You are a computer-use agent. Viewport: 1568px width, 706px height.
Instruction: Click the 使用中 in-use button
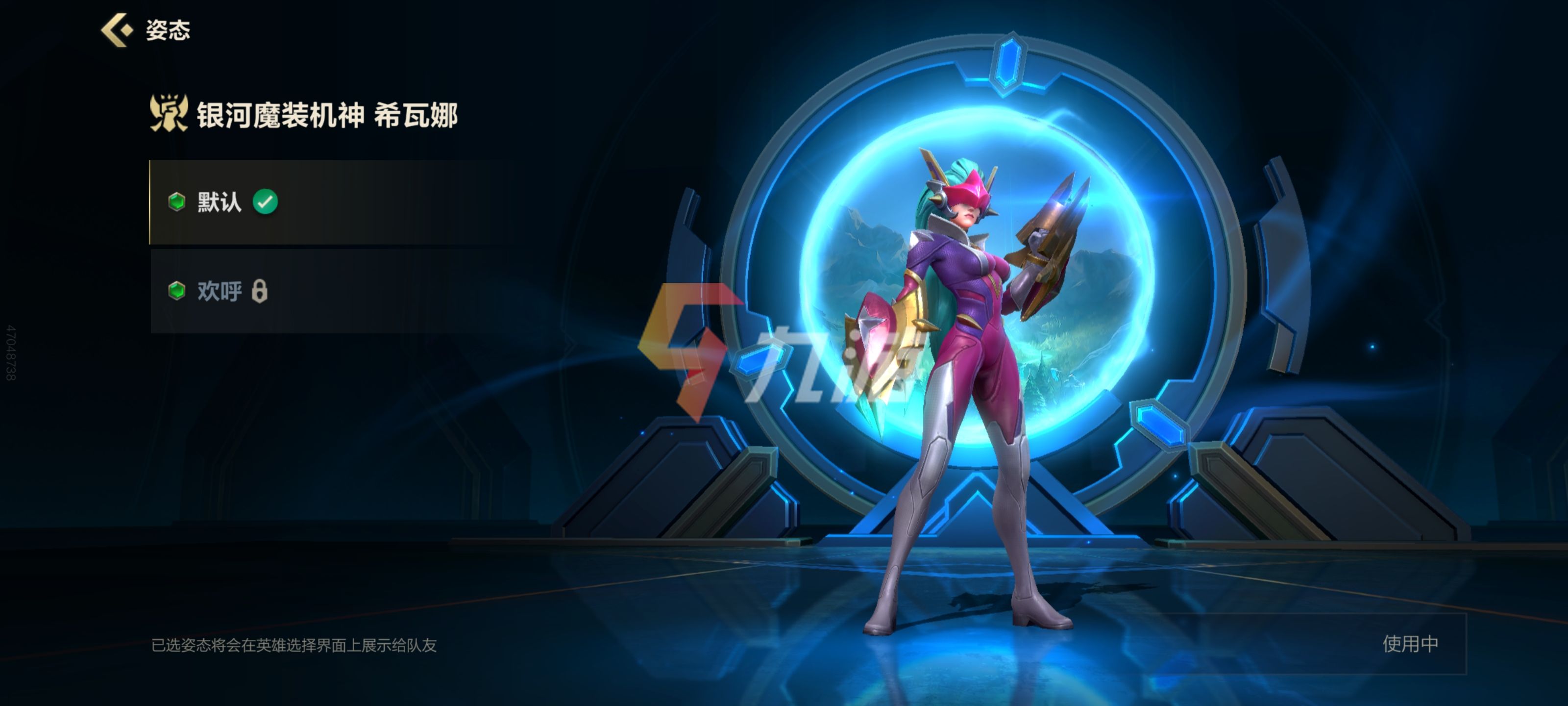pyautogui.click(x=1410, y=644)
